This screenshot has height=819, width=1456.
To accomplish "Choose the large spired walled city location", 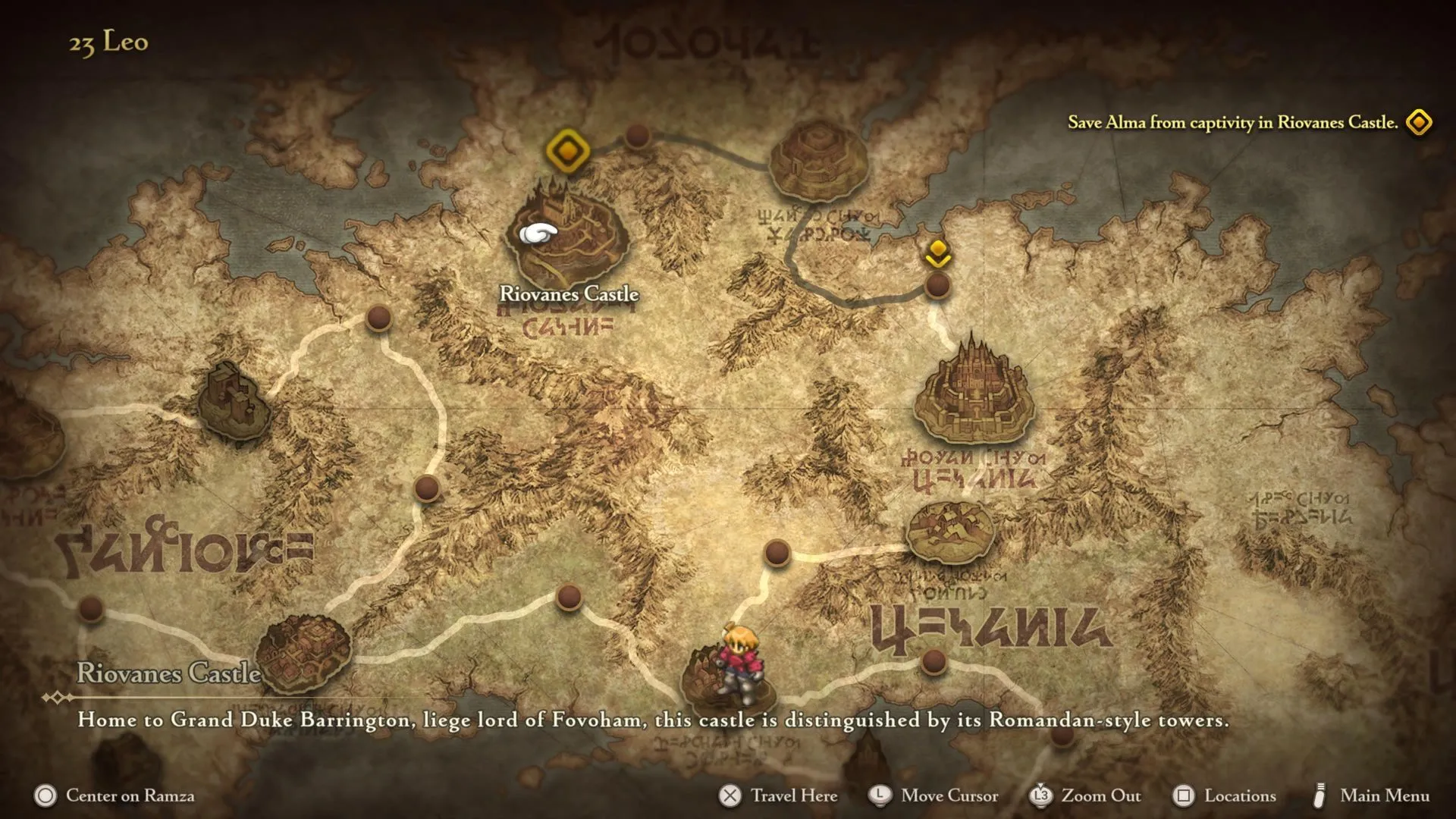I will click(x=974, y=394).
